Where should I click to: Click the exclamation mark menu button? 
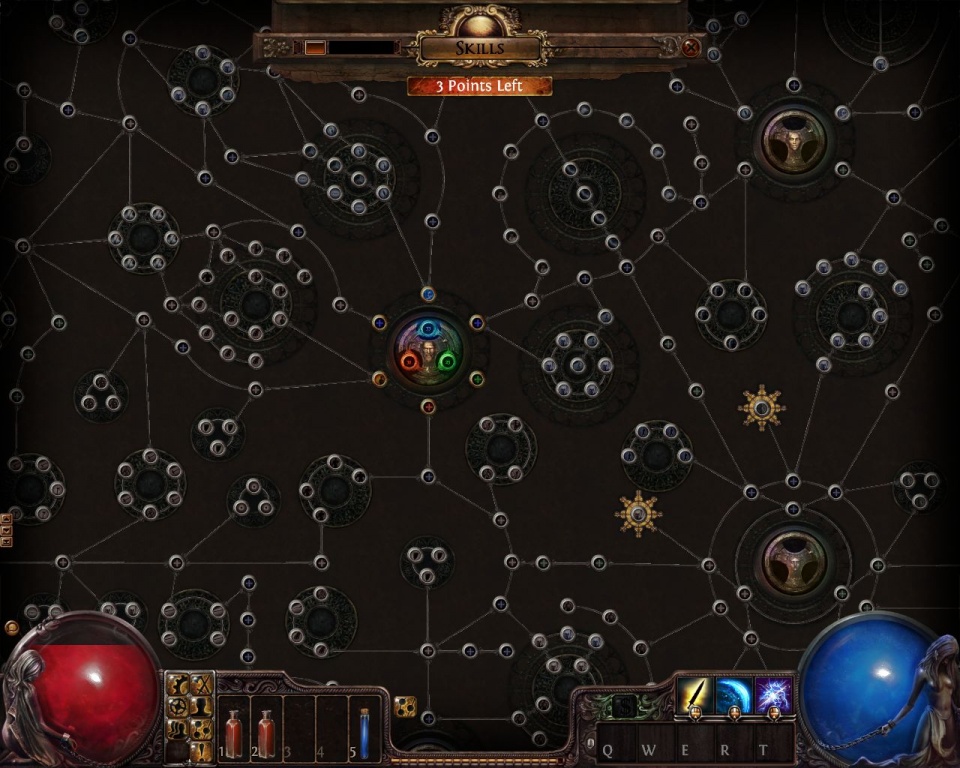pyautogui.click(x=202, y=752)
